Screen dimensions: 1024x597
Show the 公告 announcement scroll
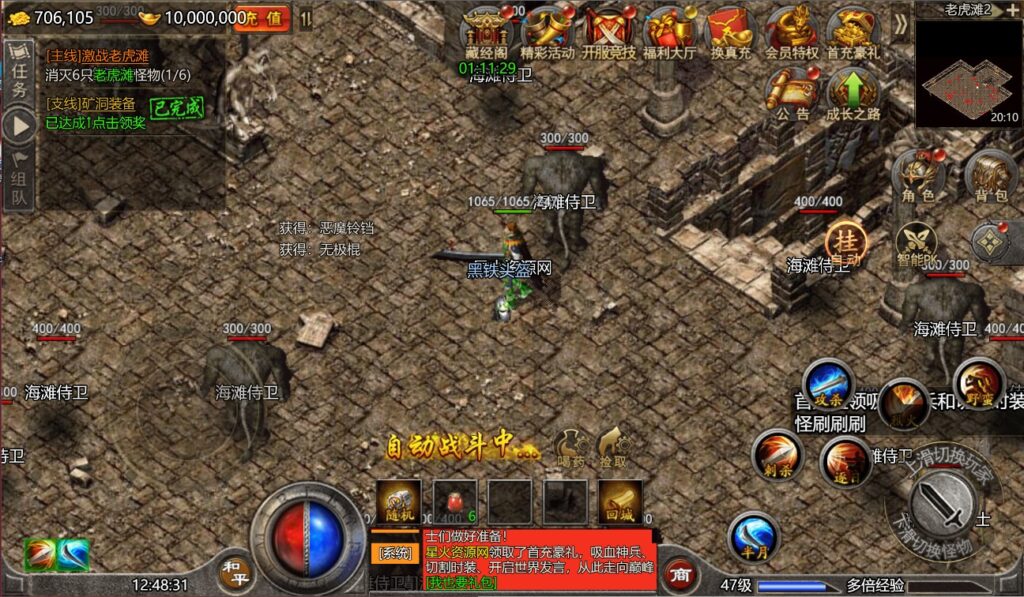[x=791, y=93]
